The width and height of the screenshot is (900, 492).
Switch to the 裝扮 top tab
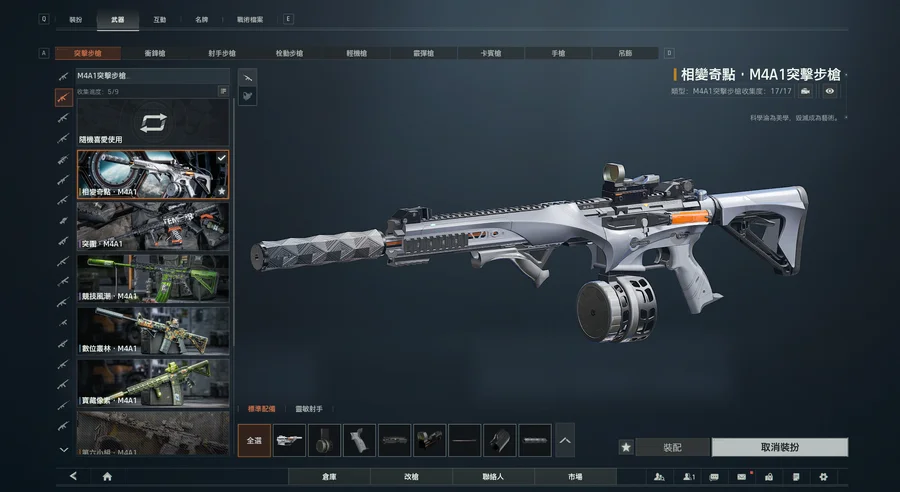76,19
